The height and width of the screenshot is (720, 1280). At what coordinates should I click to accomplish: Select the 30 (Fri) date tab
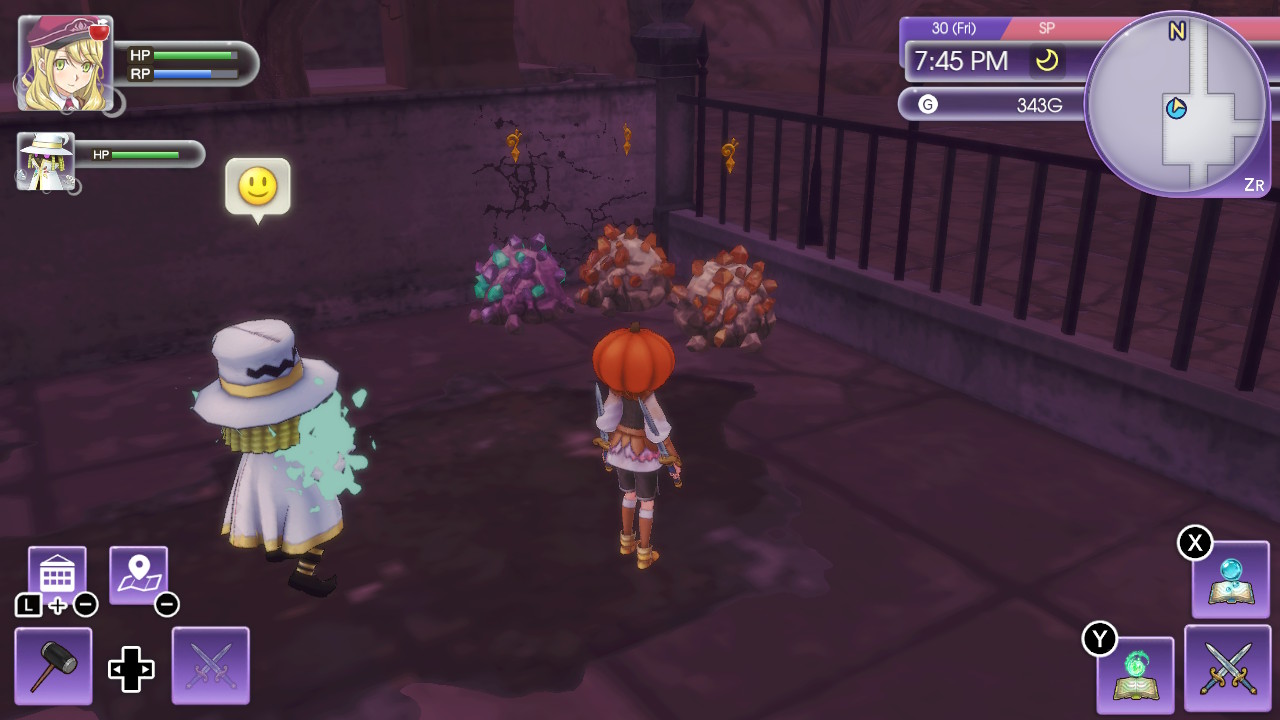(952, 29)
